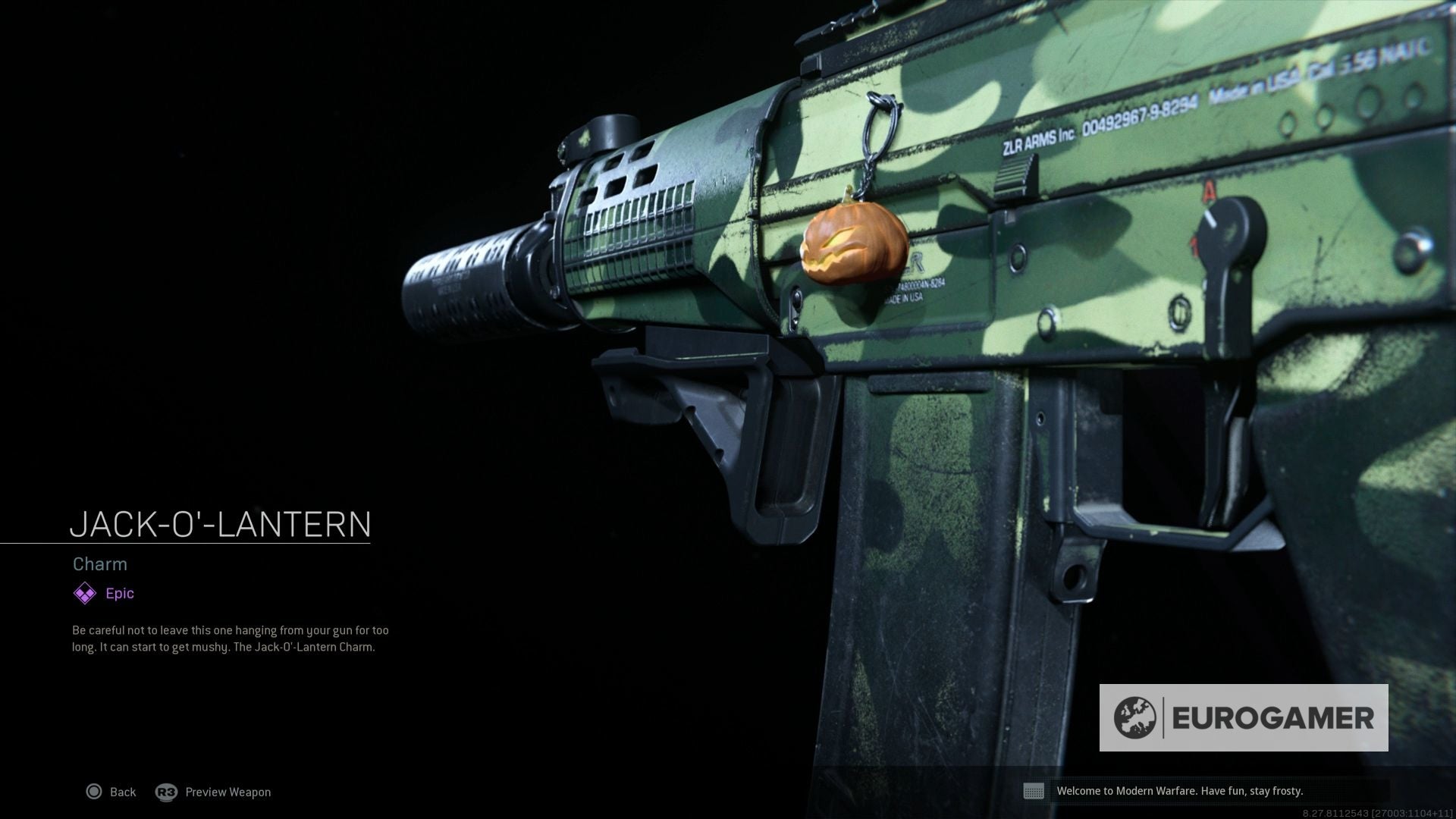The width and height of the screenshot is (1456, 819).
Task: Click the Back circle button icon
Action: tap(94, 792)
